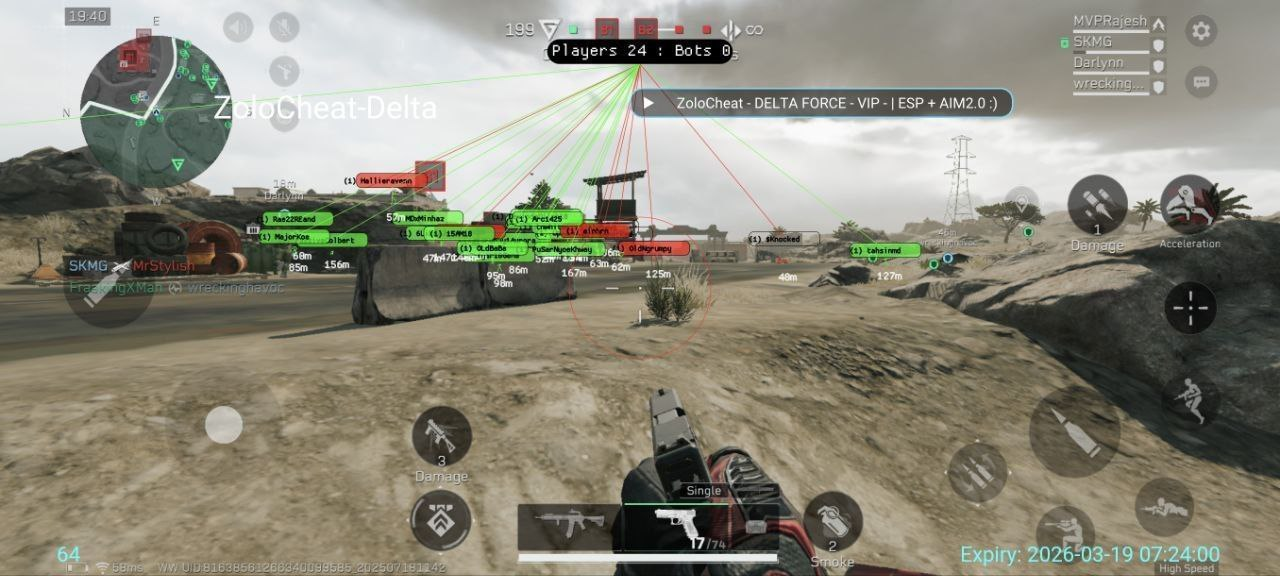
Task: Tap the sliding soldier button
Action: pyautogui.click(x=1190, y=399)
